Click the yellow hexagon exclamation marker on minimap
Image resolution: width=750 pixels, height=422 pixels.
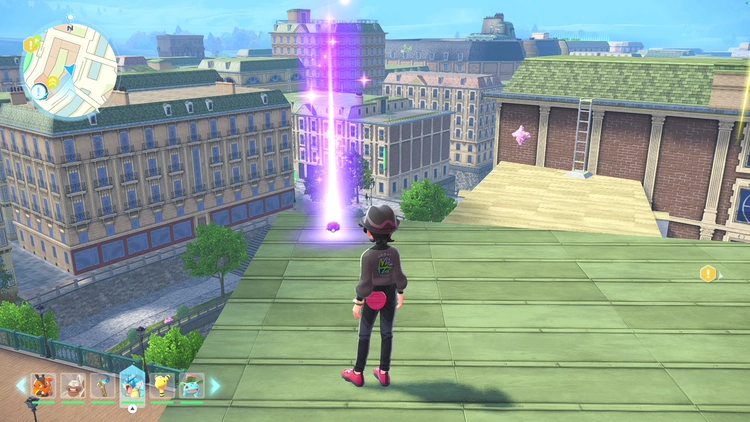coord(33,44)
